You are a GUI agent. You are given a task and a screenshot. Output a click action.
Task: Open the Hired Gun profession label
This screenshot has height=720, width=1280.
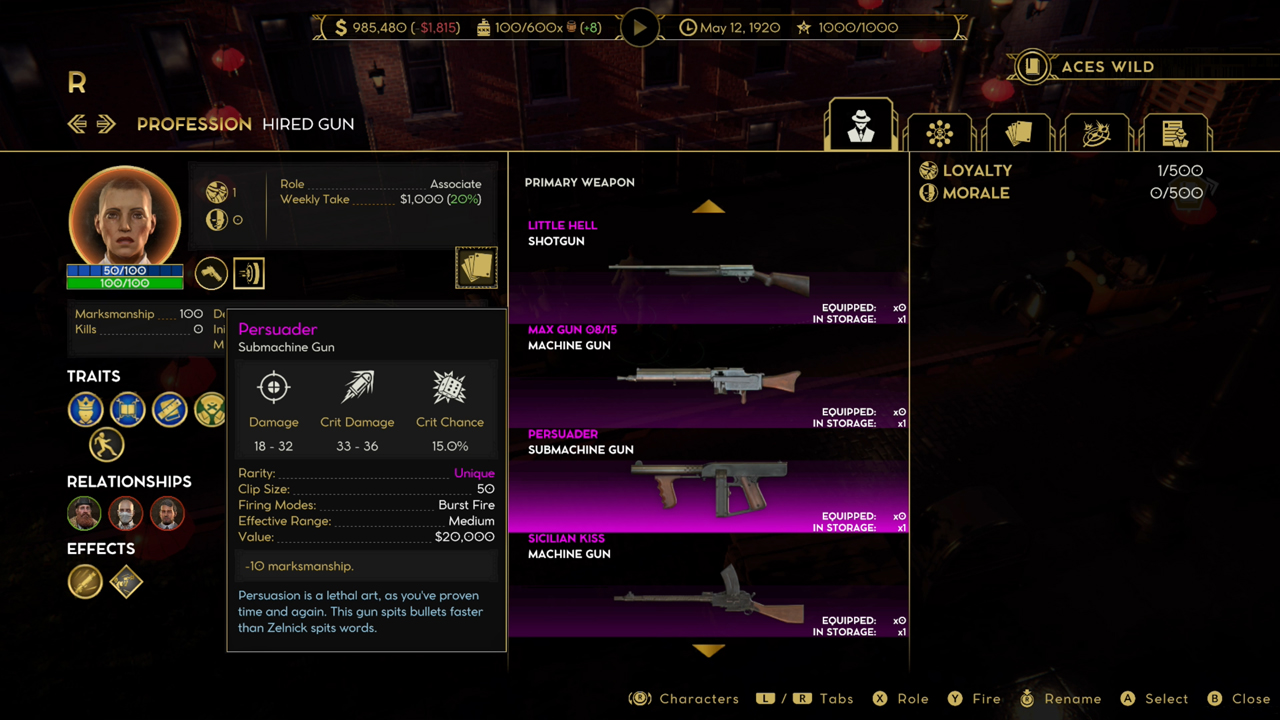[x=307, y=124]
